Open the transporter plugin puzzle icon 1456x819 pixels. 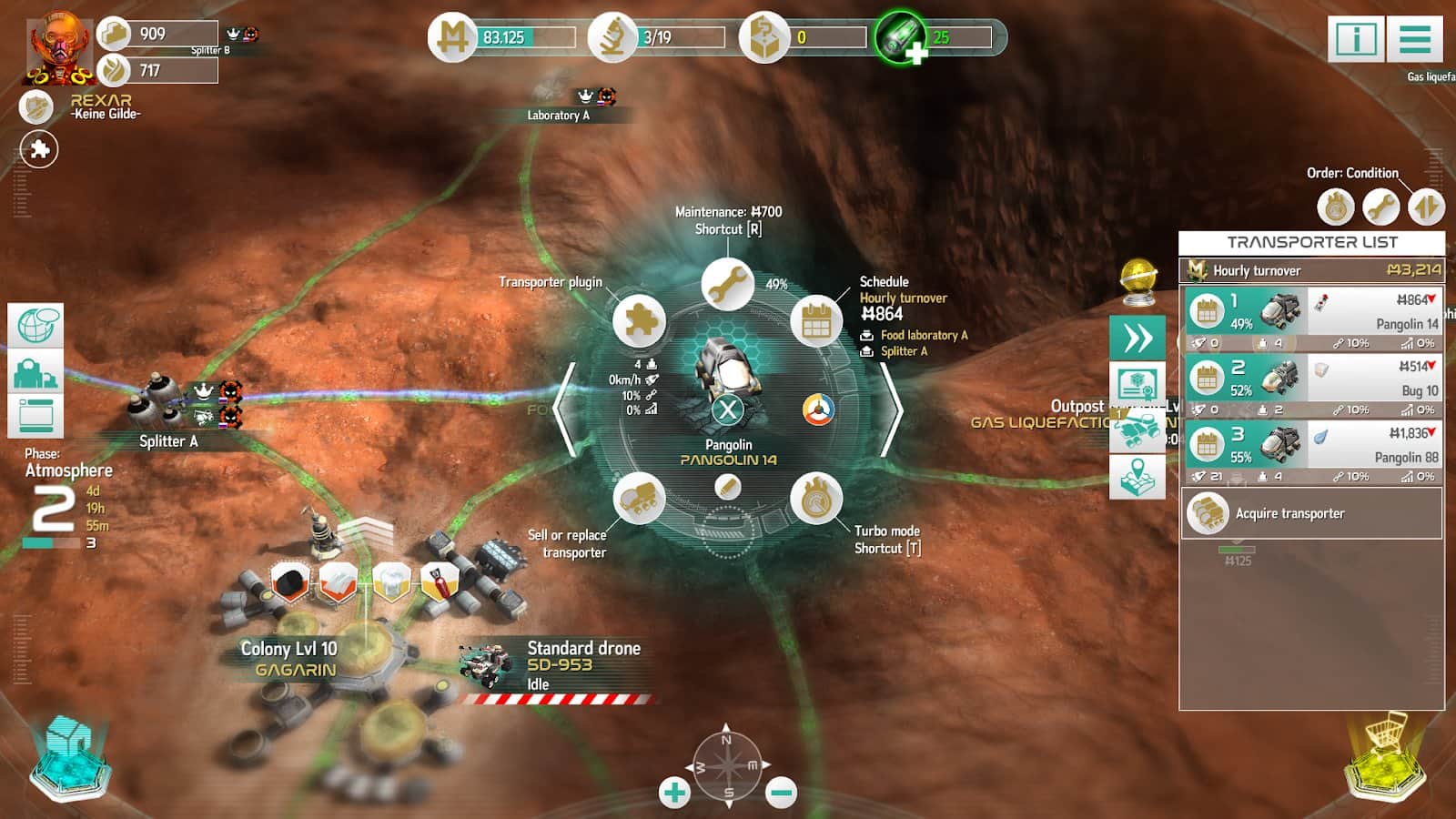coord(639,322)
